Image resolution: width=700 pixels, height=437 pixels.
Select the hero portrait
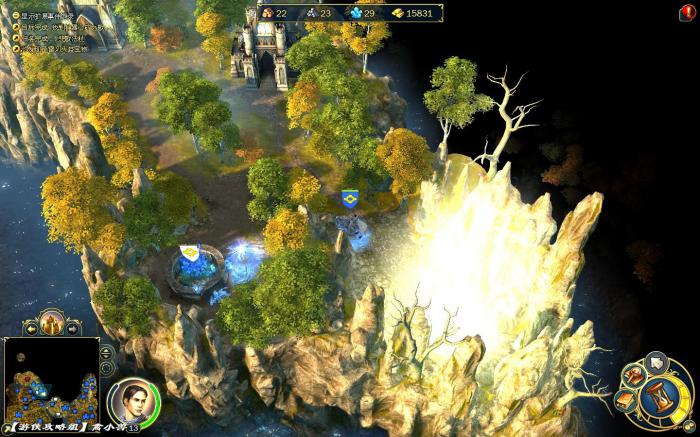126,401
